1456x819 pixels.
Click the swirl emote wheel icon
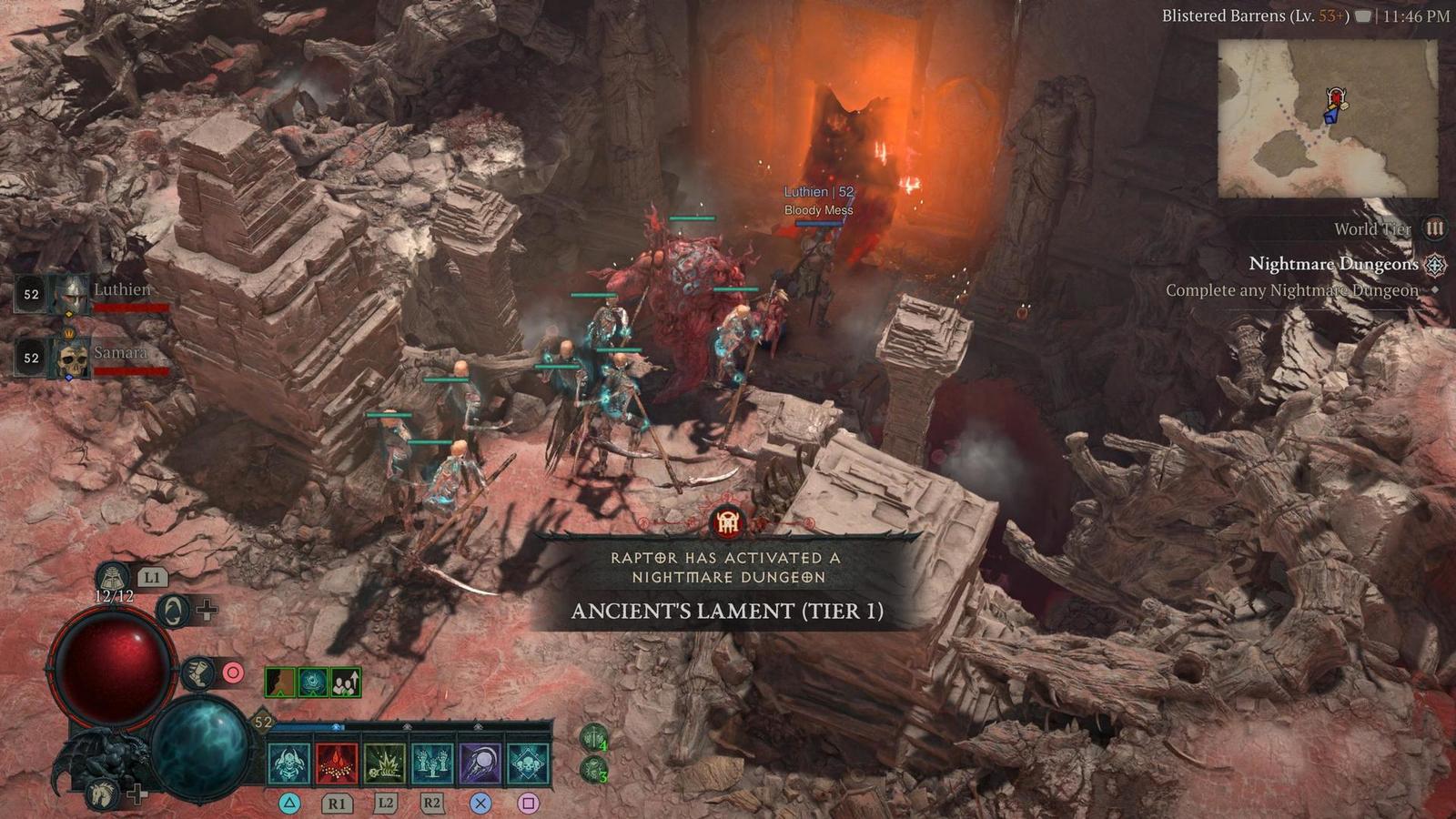[173, 611]
